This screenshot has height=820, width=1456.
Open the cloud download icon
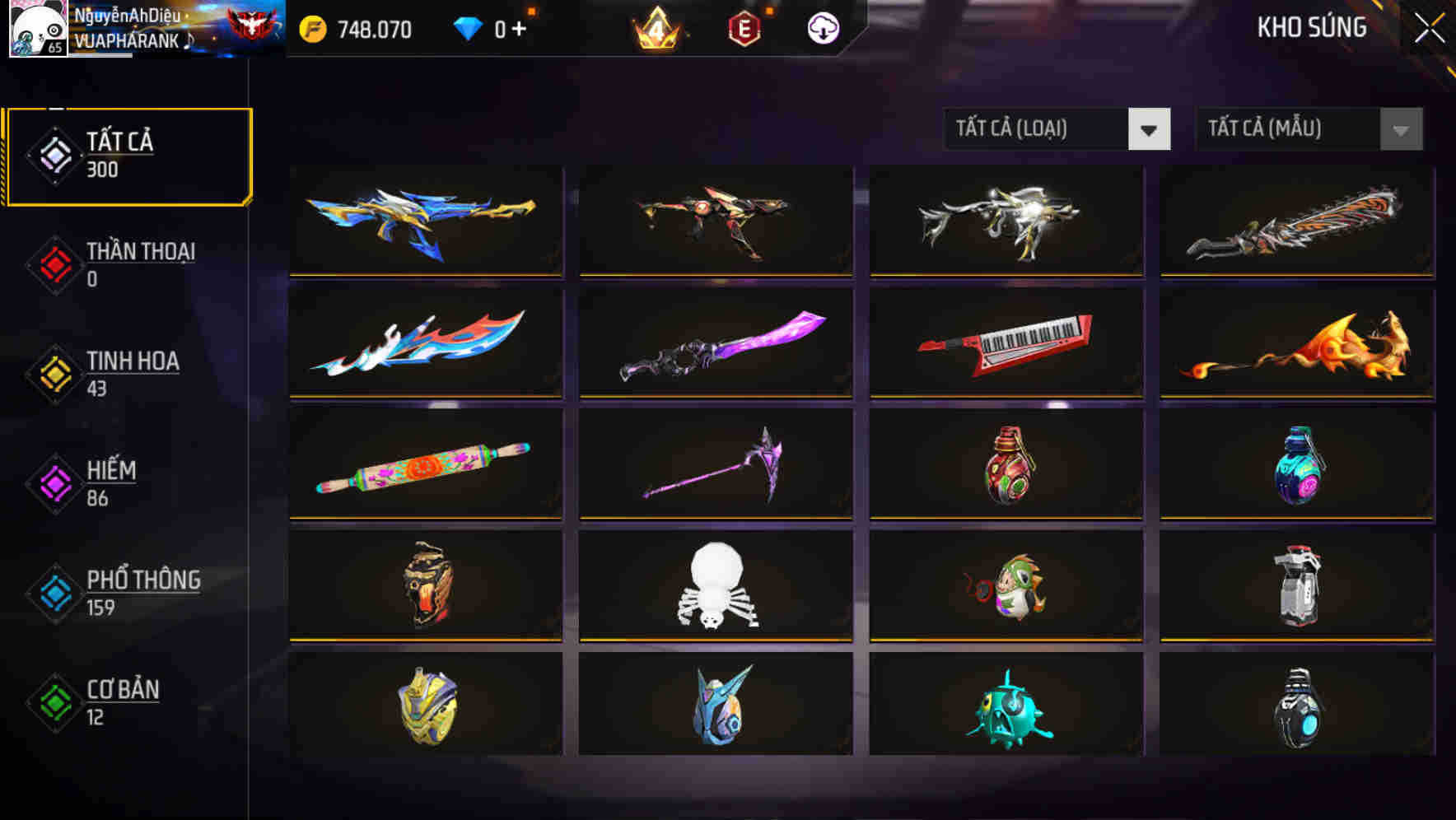(x=822, y=26)
